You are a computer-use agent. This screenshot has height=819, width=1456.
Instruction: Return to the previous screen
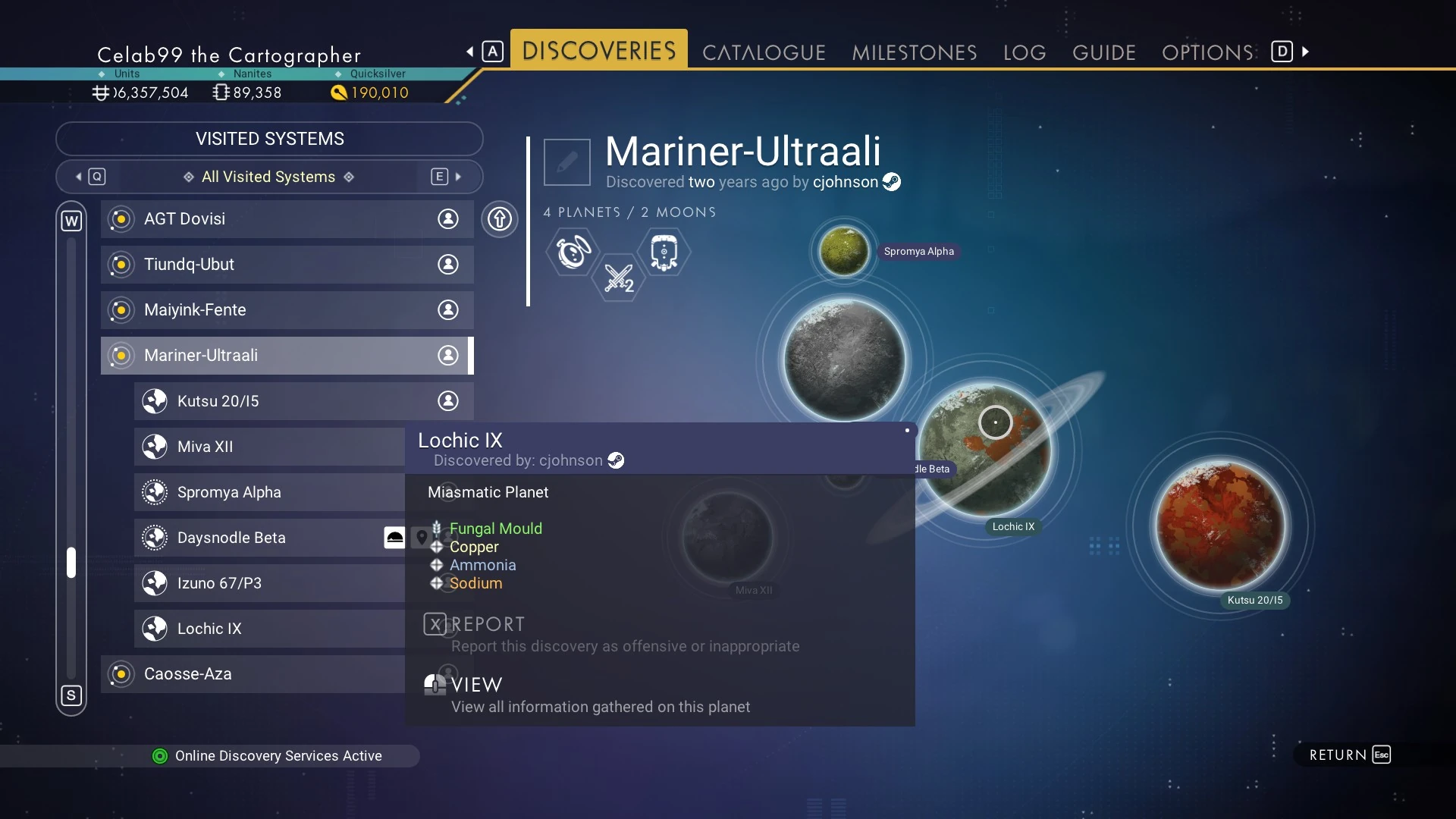[1350, 755]
